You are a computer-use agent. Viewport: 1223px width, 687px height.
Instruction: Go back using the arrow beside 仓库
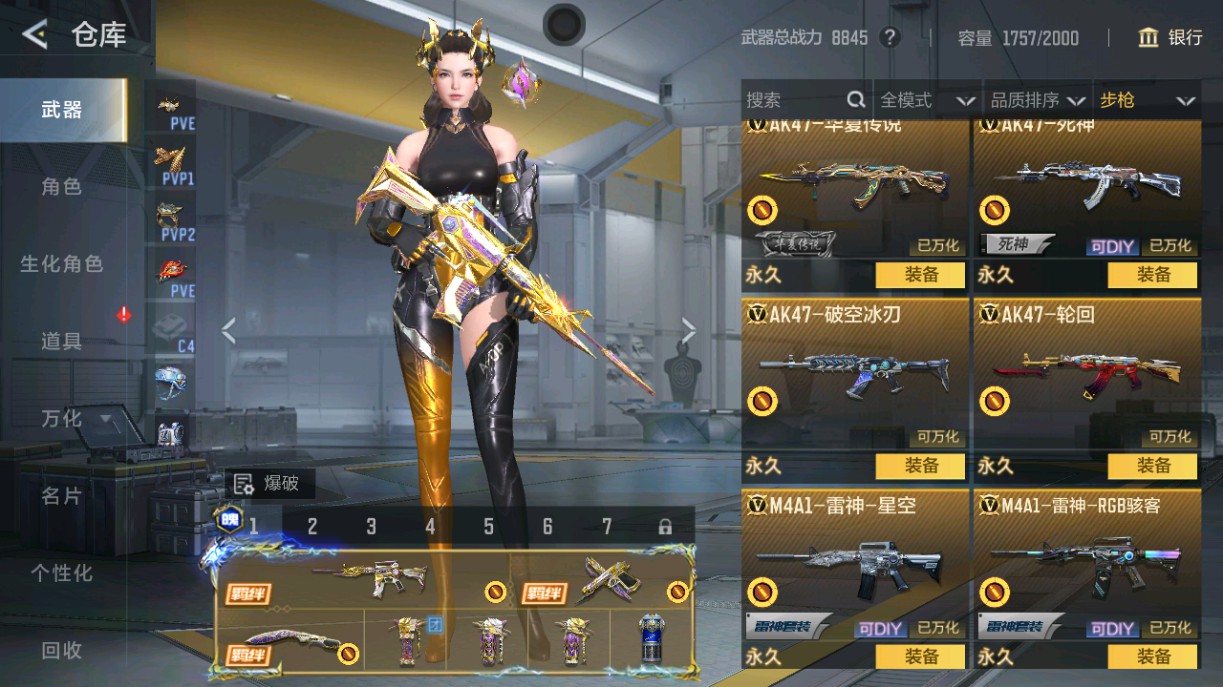click(35, 36)
